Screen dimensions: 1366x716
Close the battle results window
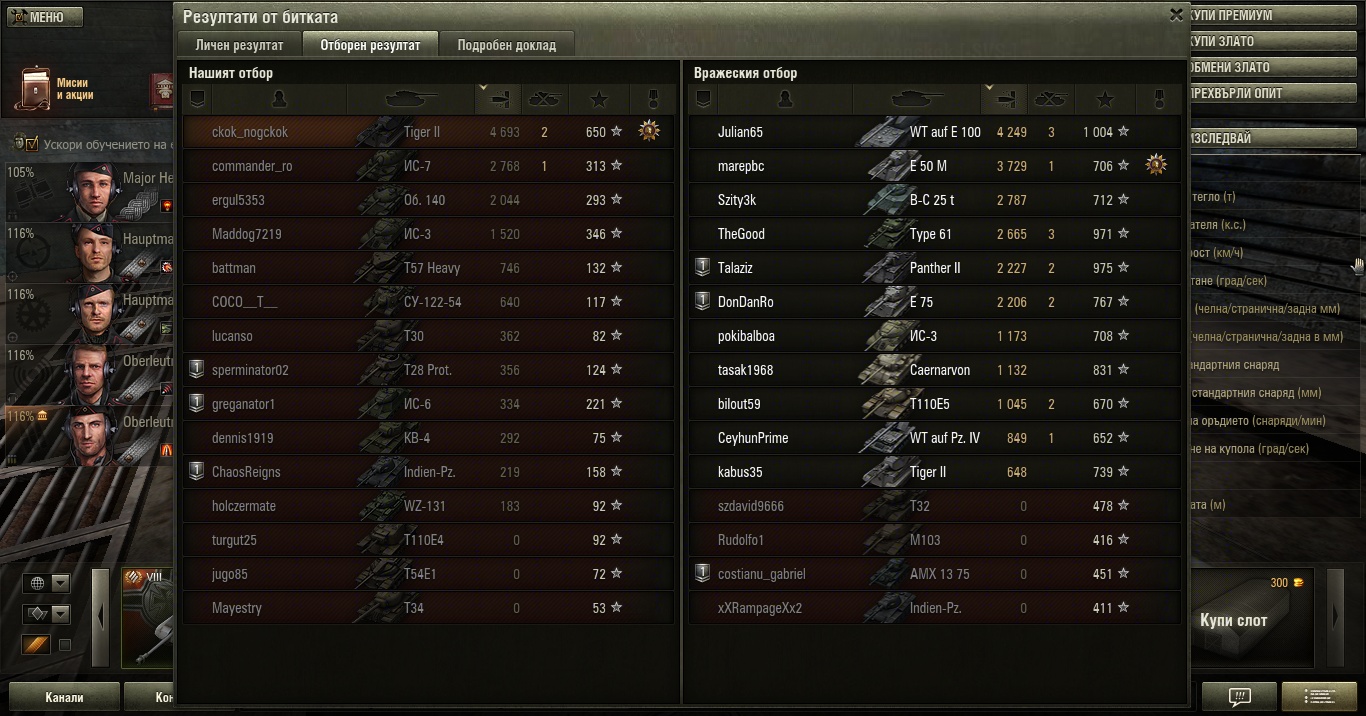1176,15
